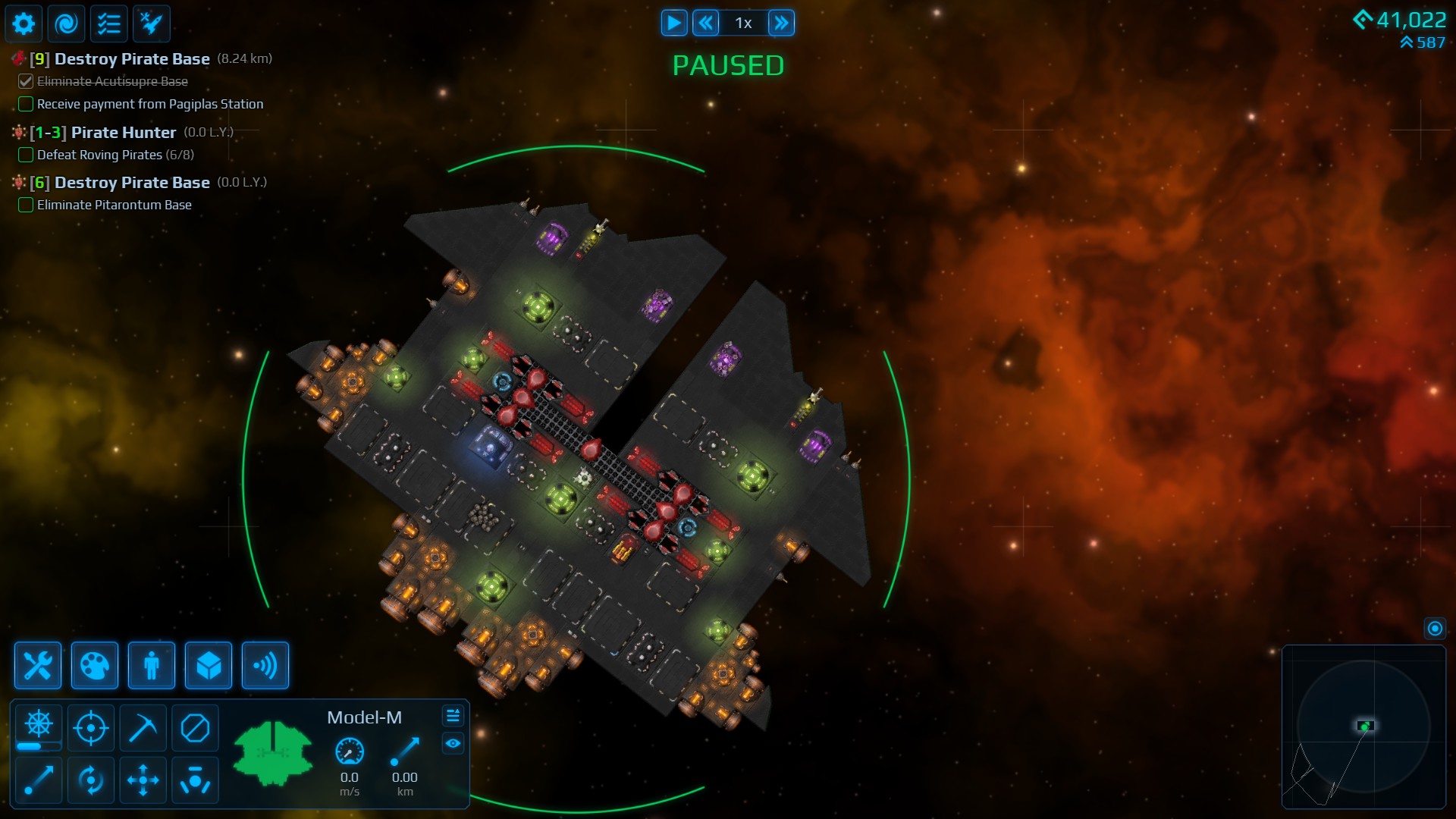Decrease game speed with rewind arrows
Screen dimensions: 1456x819
tap(706, 23)
